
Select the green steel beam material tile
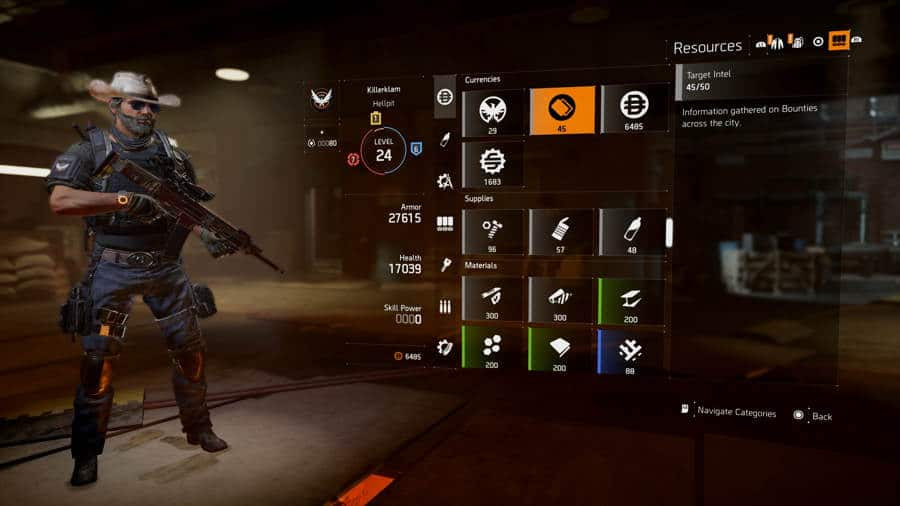[632, 299]
